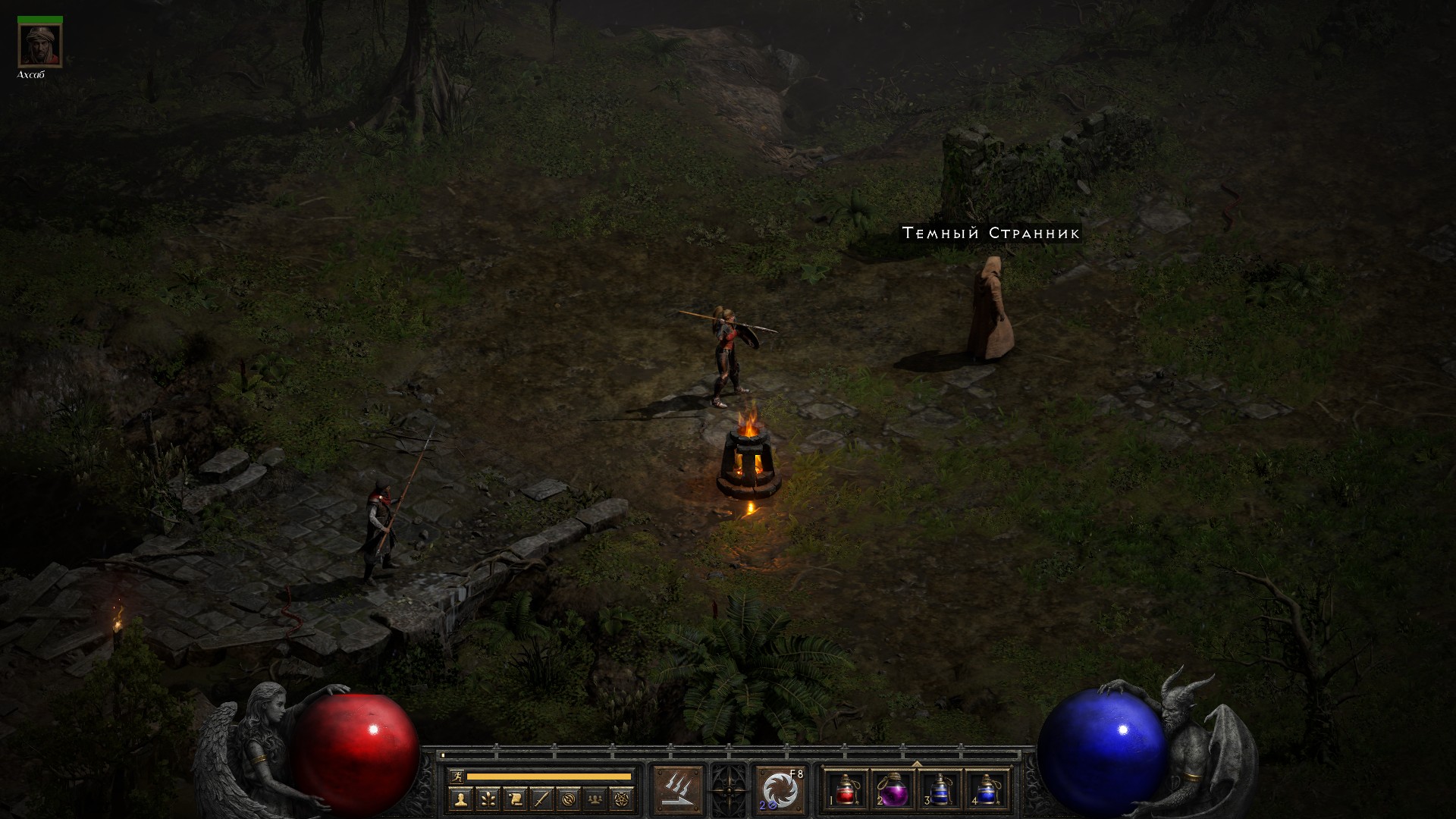This screenshot has height=819, width=1456.
Task: Open the skill tree icon
Action: pos(488,799)
